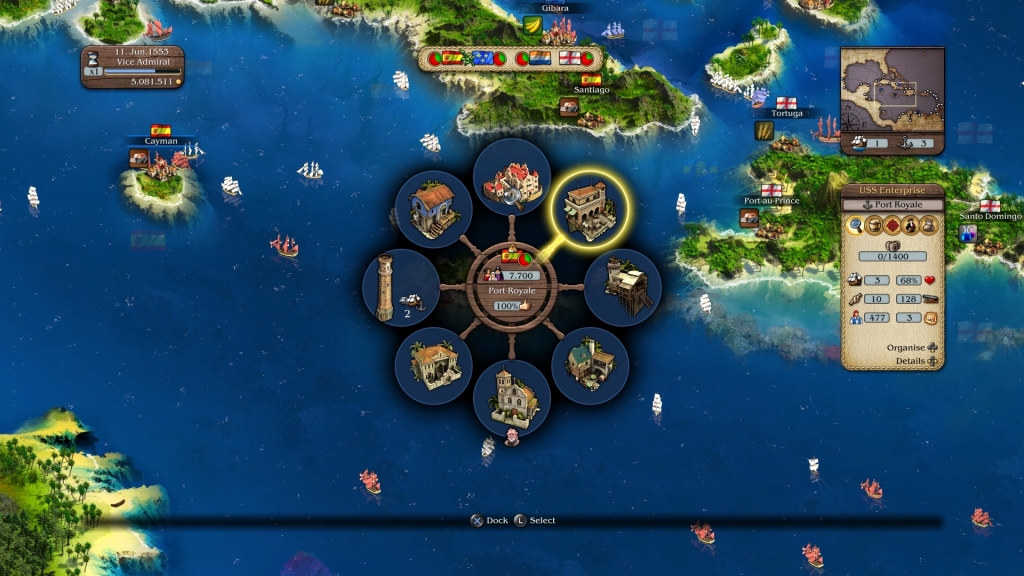Click the Caribbean minimap
1024x576 pixels.
892,90
